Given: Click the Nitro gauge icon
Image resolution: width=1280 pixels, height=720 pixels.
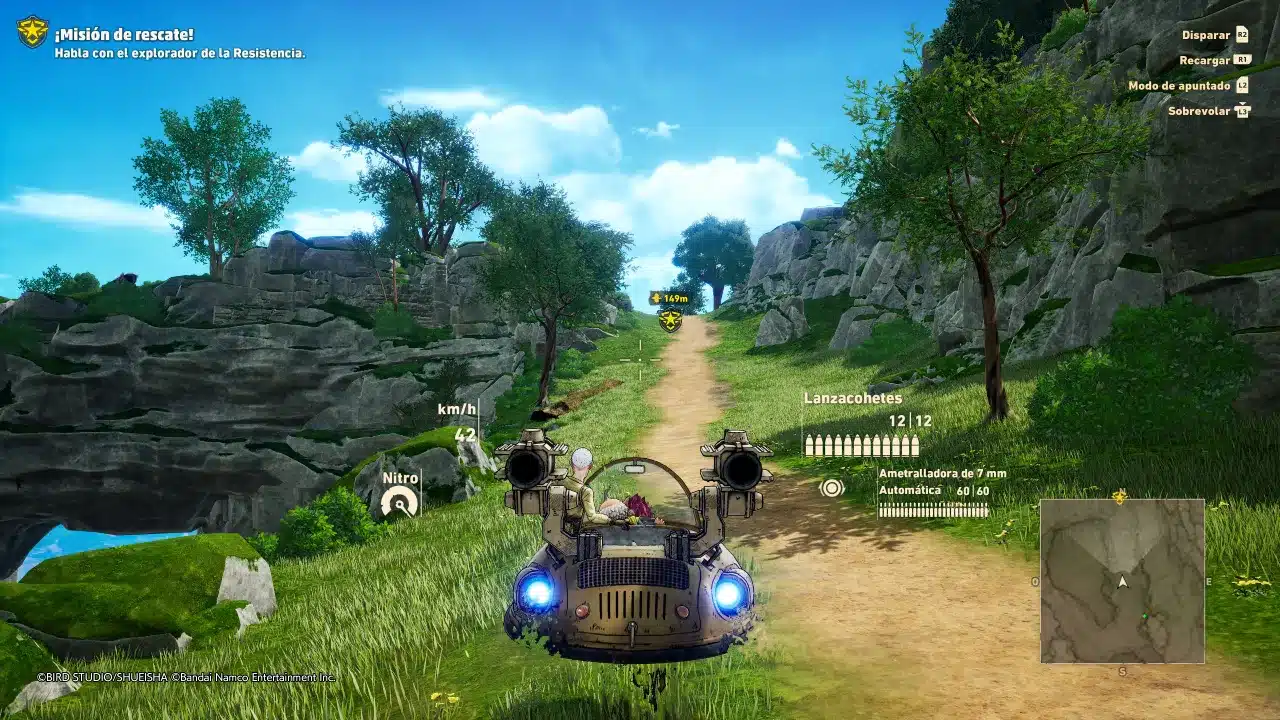Looking at the screenshot, I should [x=399, y=500].
